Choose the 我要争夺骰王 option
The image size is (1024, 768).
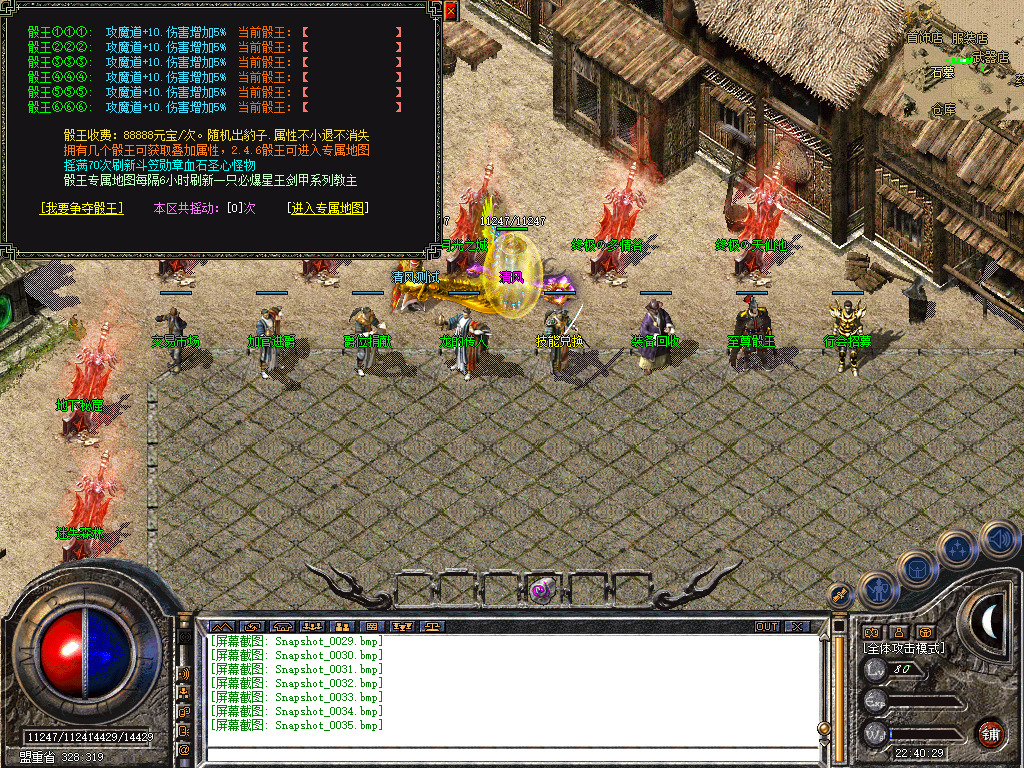click(82, 208)
